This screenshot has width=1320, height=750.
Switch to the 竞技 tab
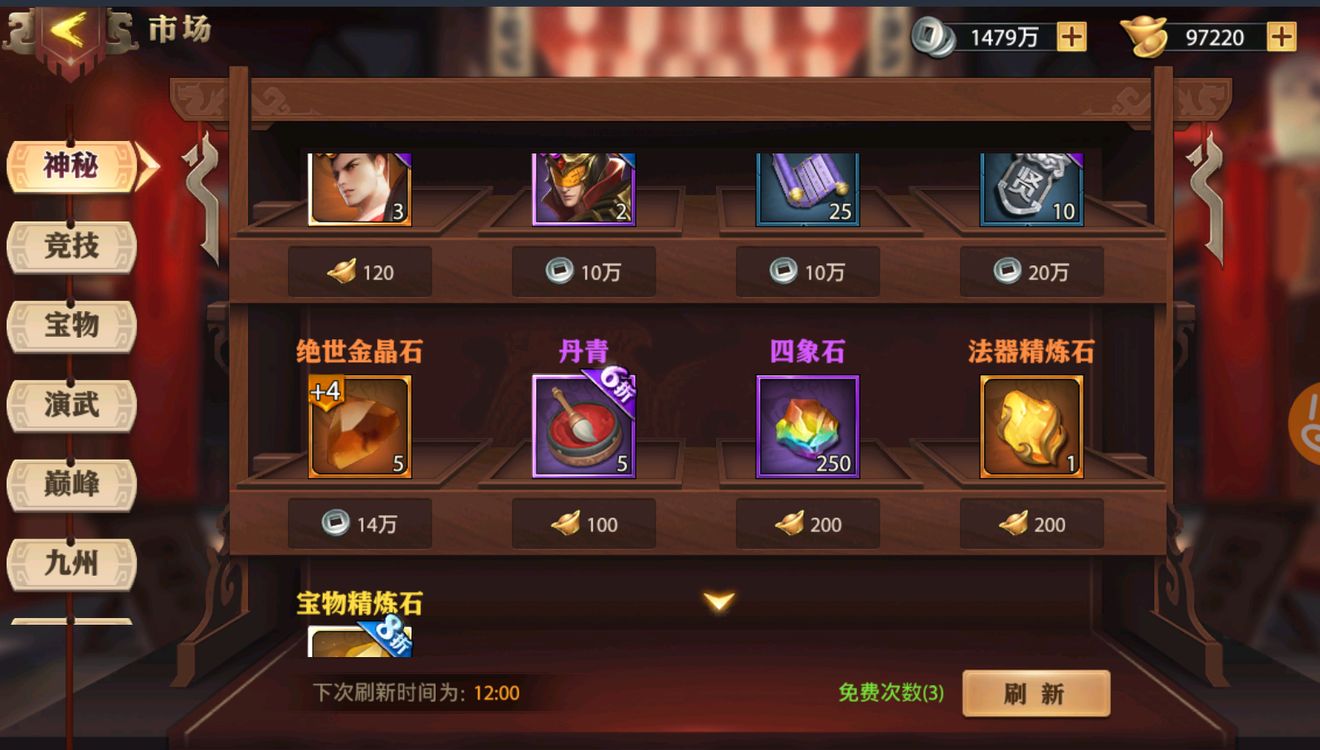point(70,247)
